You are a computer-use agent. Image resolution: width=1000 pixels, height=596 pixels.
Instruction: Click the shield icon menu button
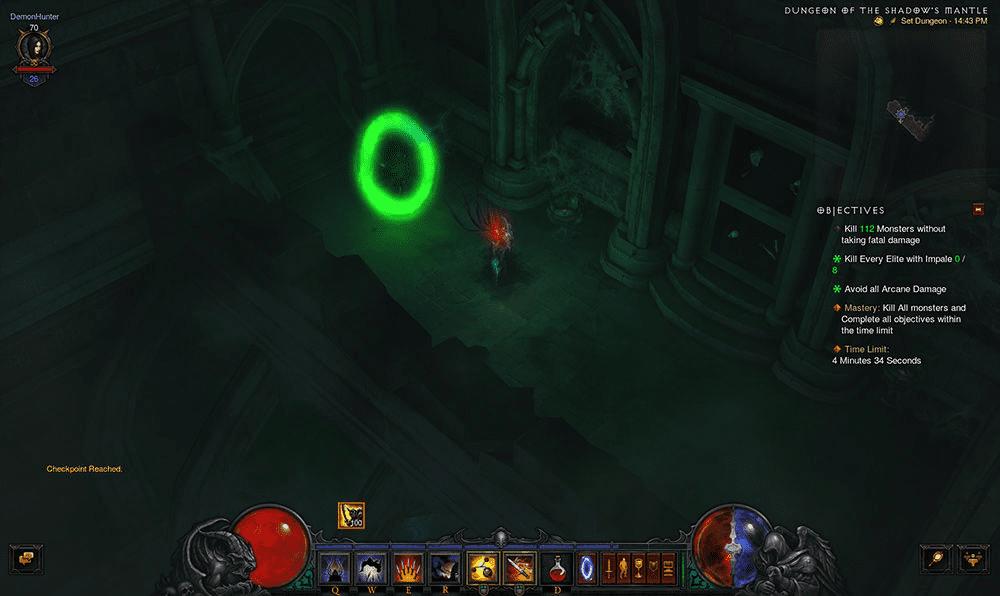[653, 567]
